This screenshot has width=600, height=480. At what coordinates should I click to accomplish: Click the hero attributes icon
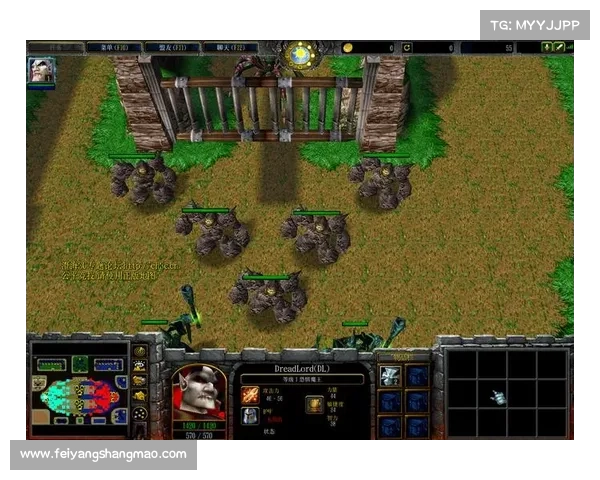314,405
